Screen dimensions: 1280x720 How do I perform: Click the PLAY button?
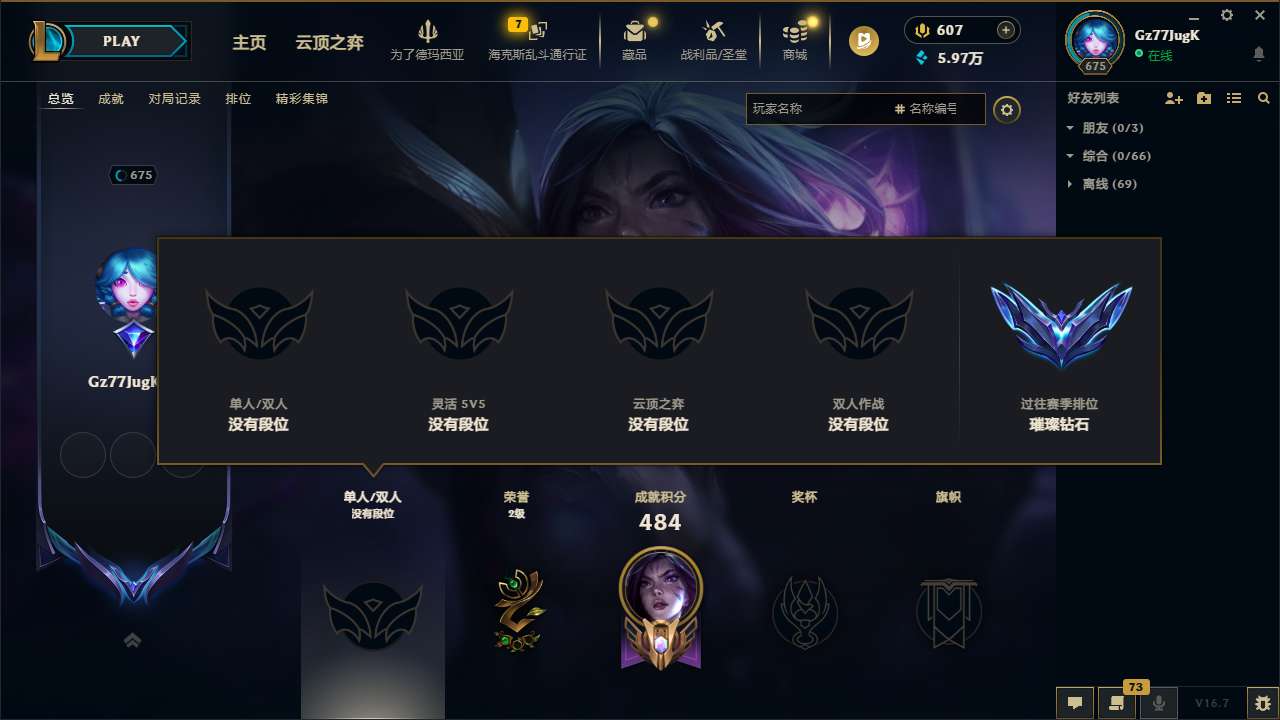(122, 41)
